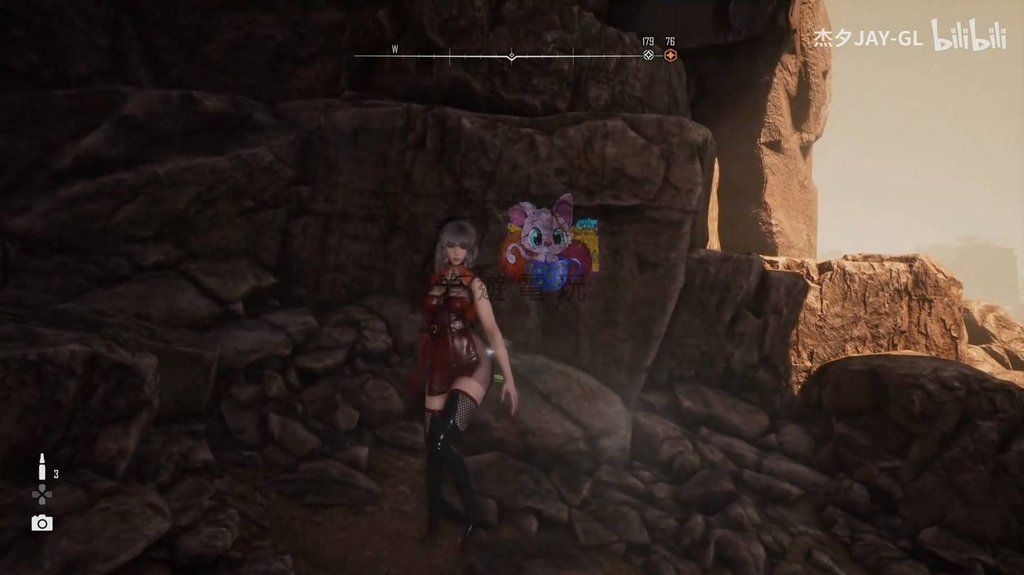Open photo mode via the camera icon
The height and width of the screenshot is (575, 1024).
click(42, 523)
